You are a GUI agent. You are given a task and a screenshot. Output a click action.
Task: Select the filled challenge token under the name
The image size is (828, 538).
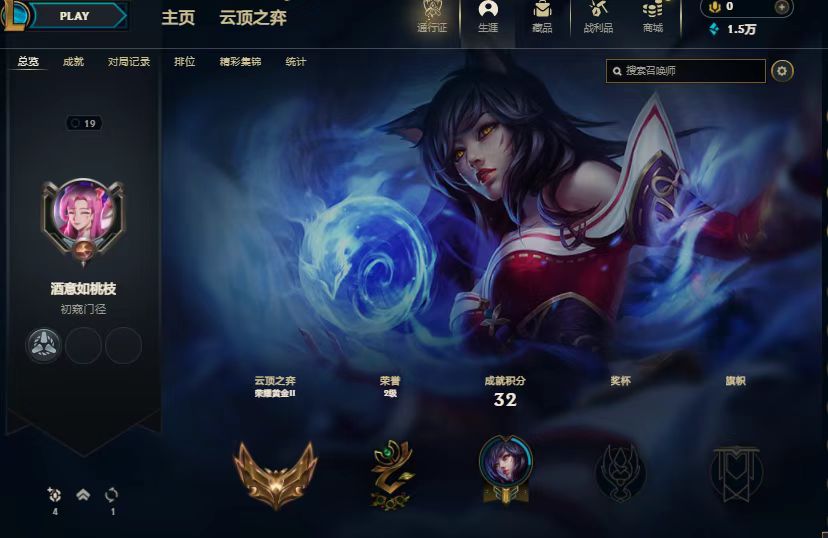(x=44, y=346)
